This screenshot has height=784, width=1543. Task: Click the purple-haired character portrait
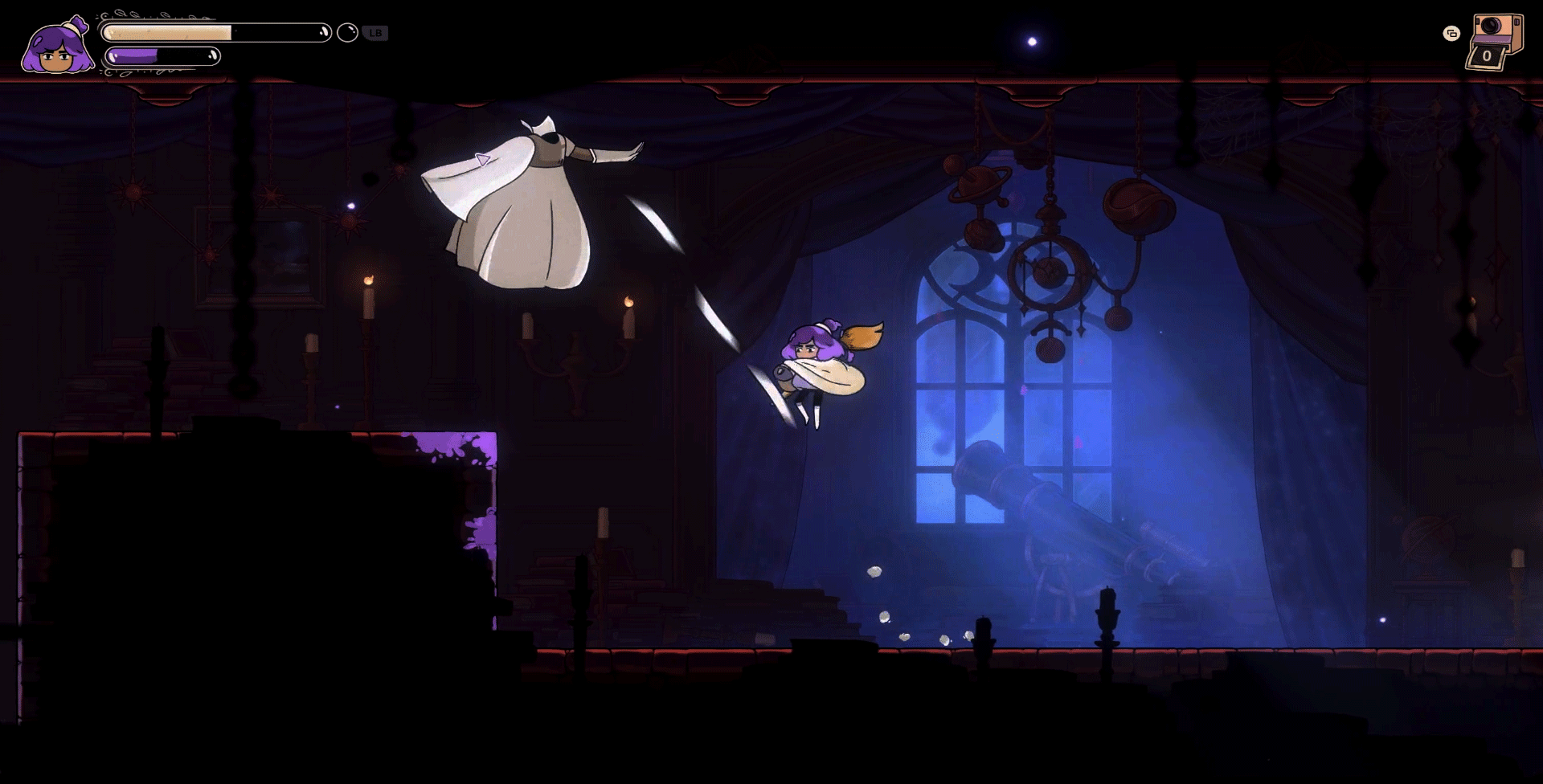tap(55, 47)
